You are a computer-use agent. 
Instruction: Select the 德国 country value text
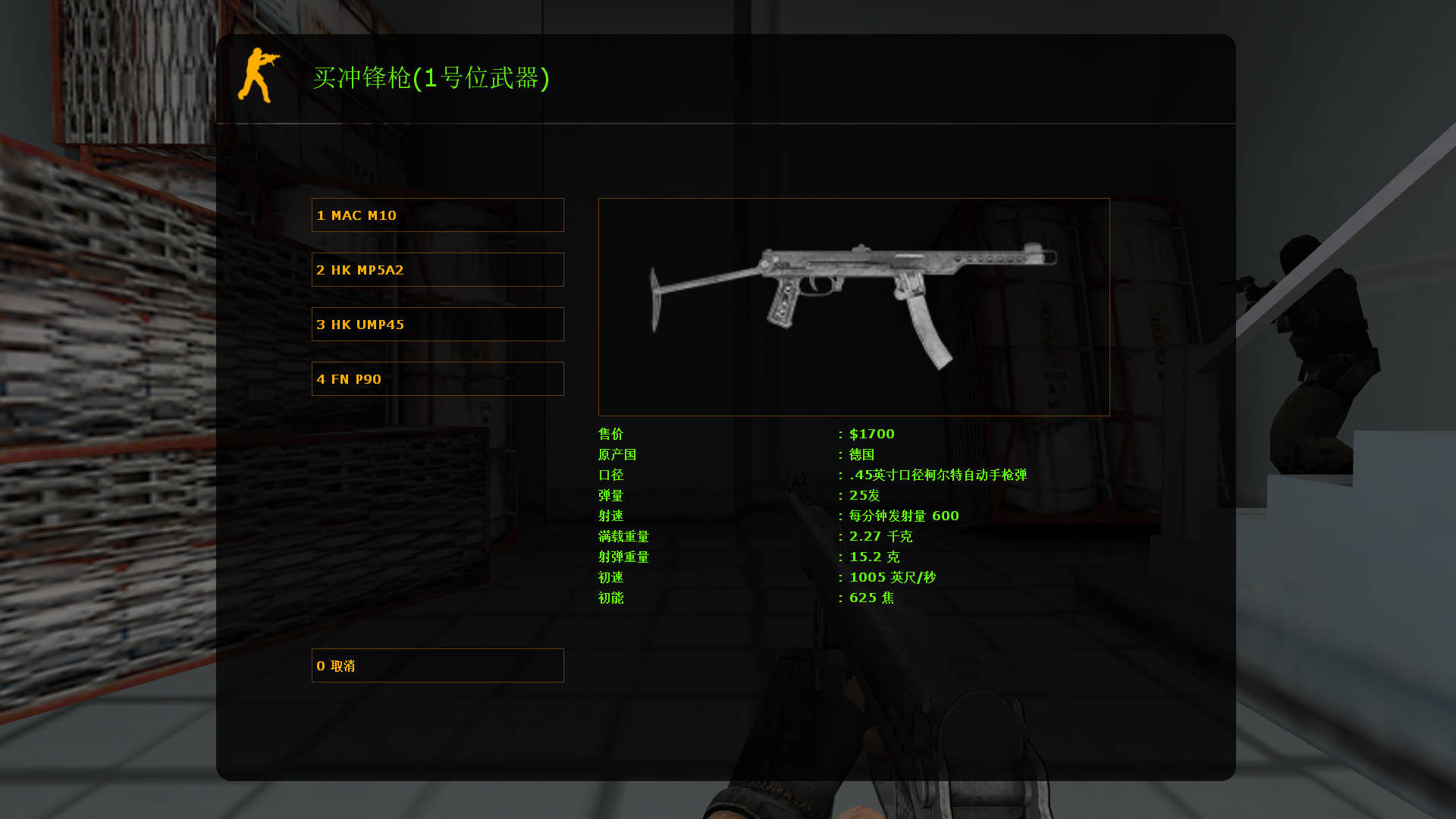(x=862, y=454)
